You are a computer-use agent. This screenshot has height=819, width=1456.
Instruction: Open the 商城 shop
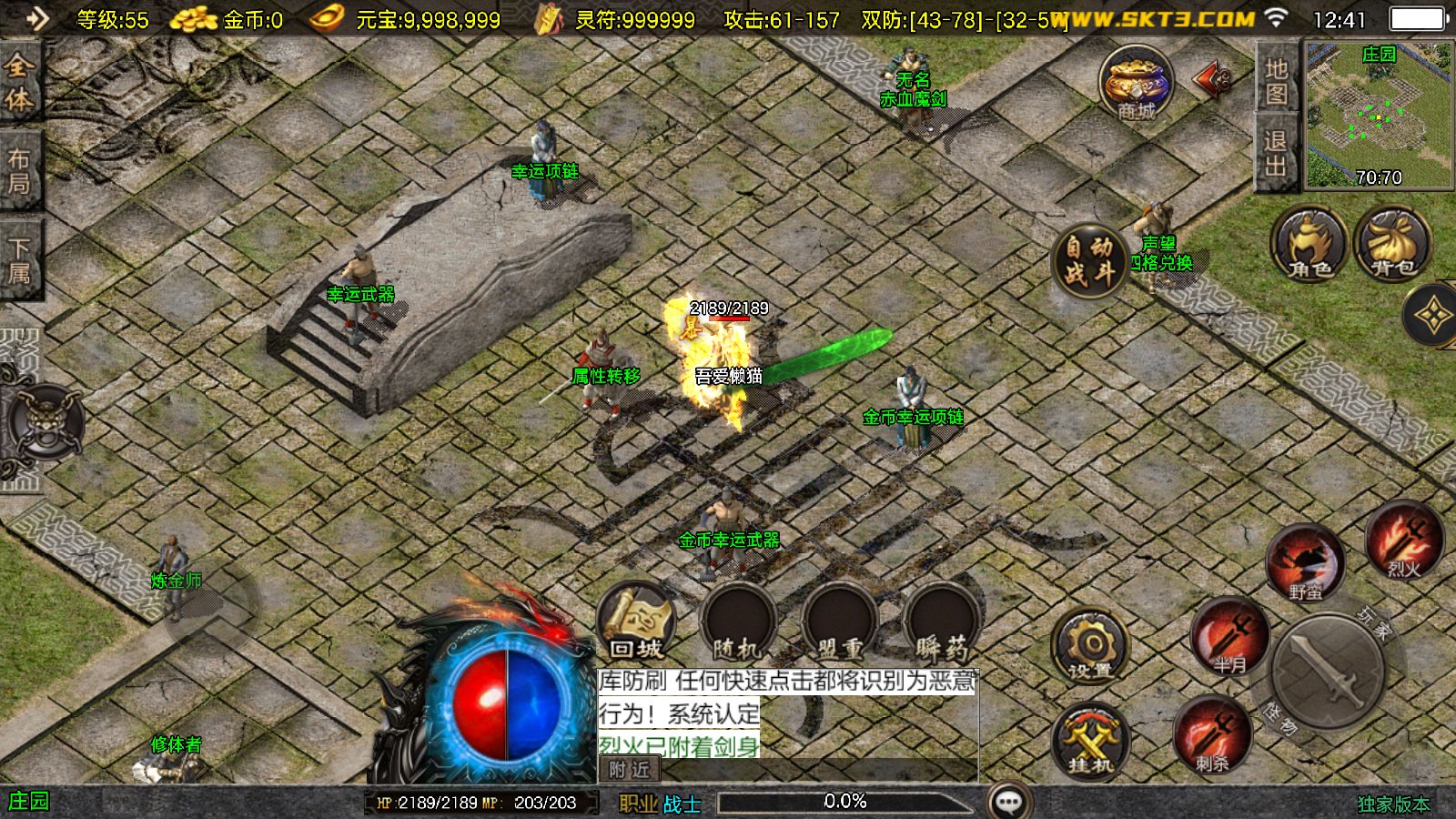(1136, 84)
